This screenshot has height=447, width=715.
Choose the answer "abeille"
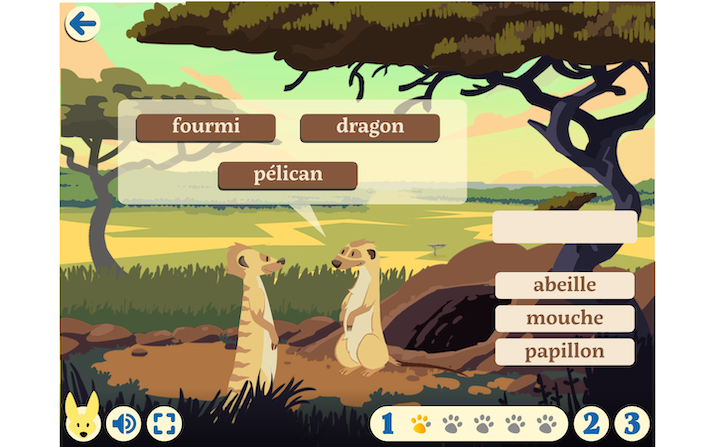click(565, 285)
